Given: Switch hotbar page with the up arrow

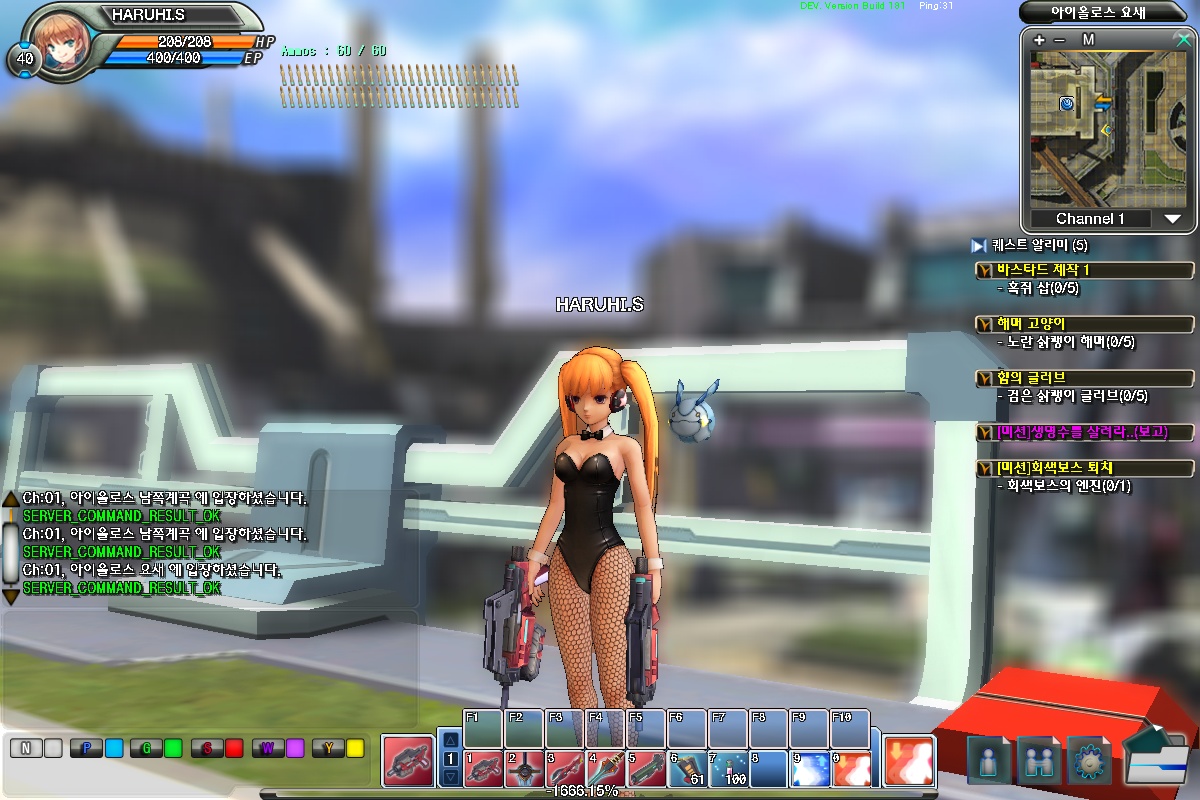Looking at the screenshot, I should tap(450, 740).
